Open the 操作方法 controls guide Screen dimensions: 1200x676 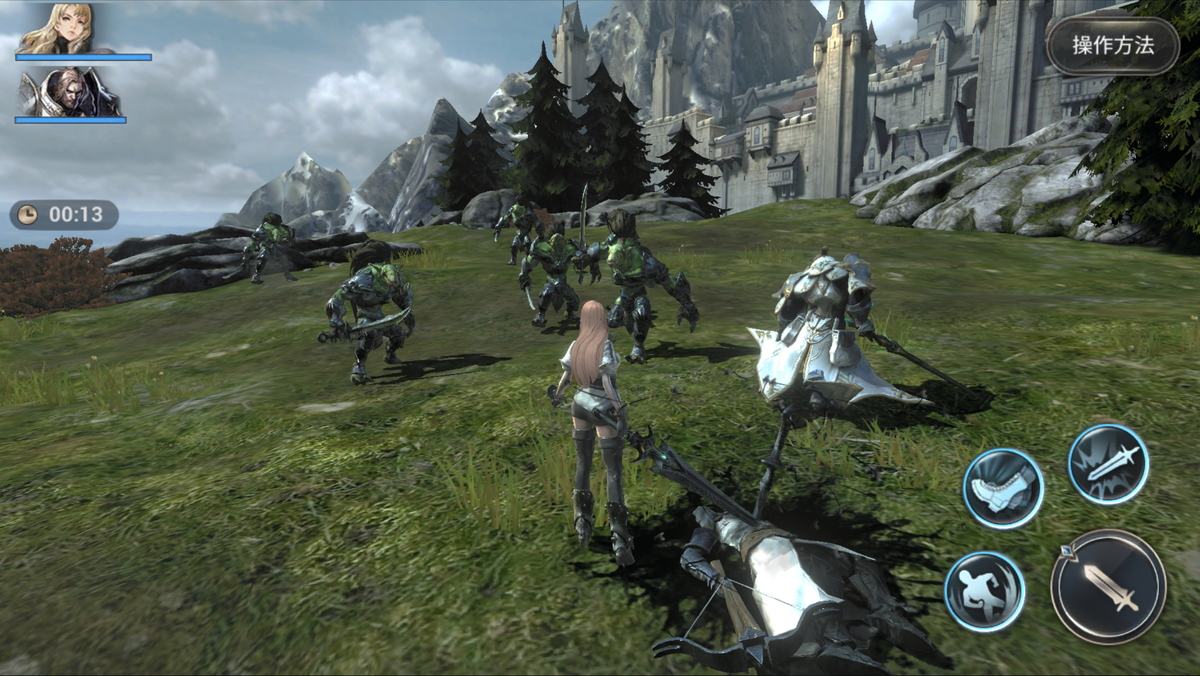pyautogui.click(x=1112, y=45)
